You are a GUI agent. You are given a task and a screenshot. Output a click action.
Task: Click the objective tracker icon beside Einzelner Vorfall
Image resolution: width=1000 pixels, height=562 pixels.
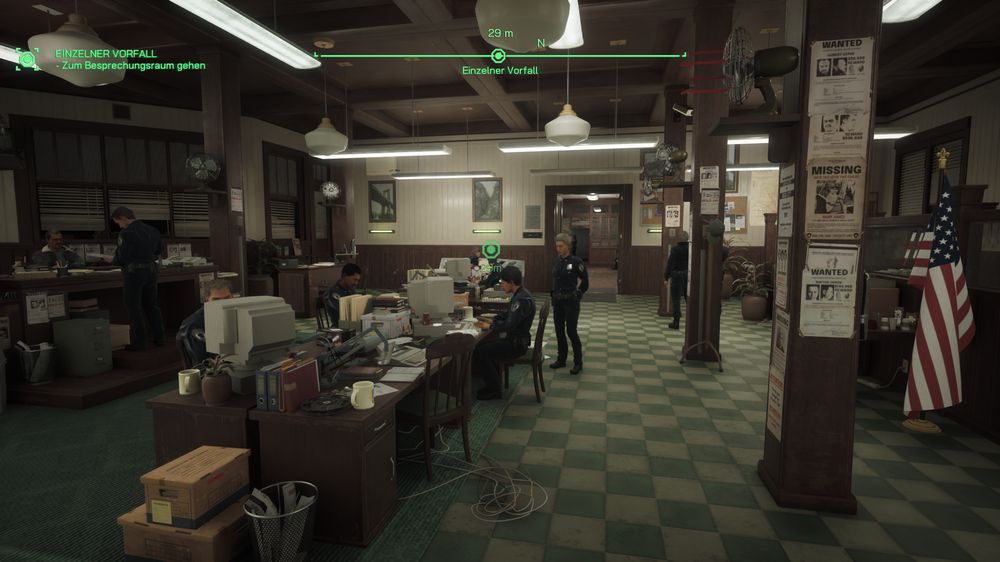27,58
